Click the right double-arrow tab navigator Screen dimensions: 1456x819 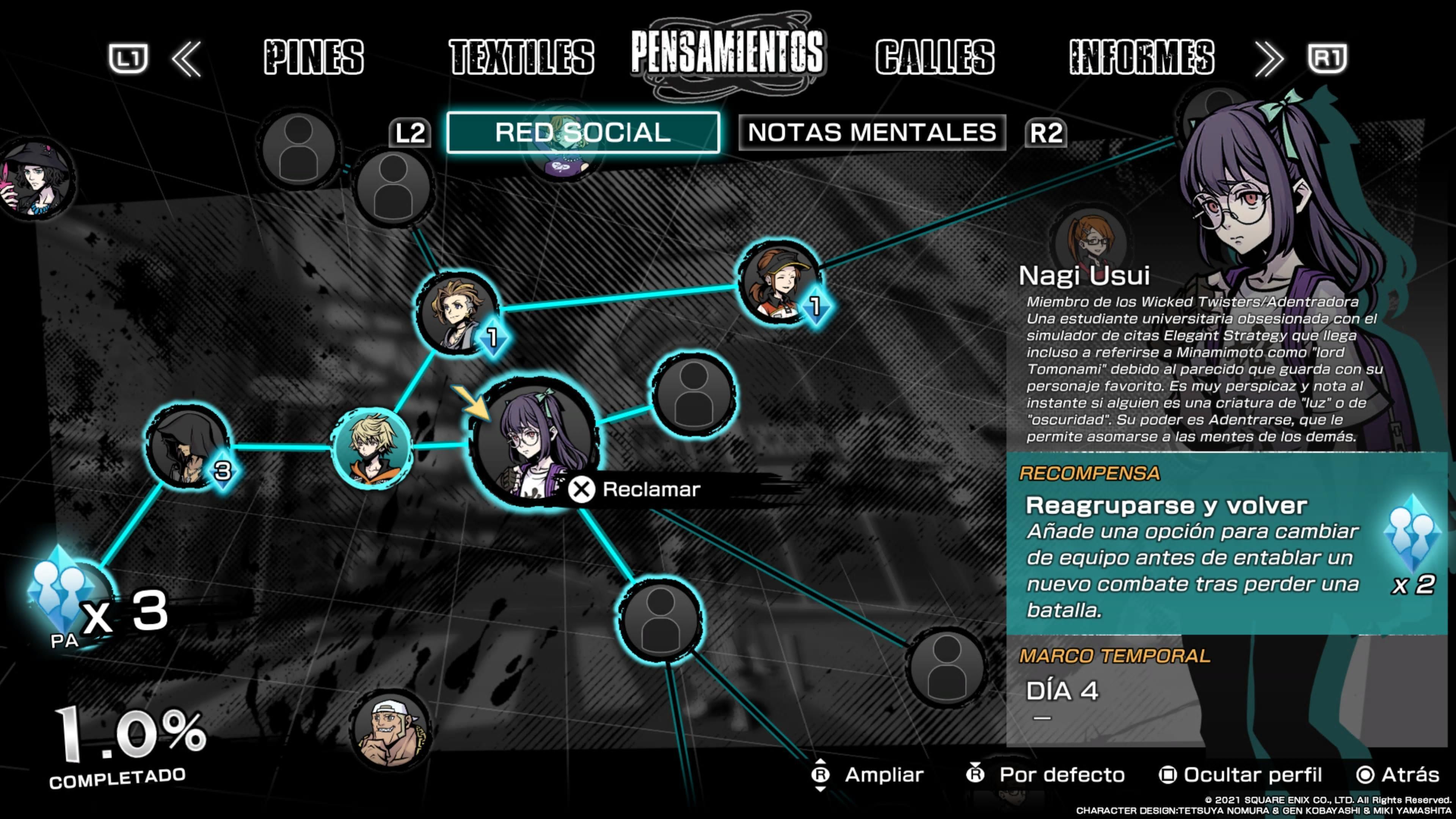pyautogui.click(x=1268, y=58)
